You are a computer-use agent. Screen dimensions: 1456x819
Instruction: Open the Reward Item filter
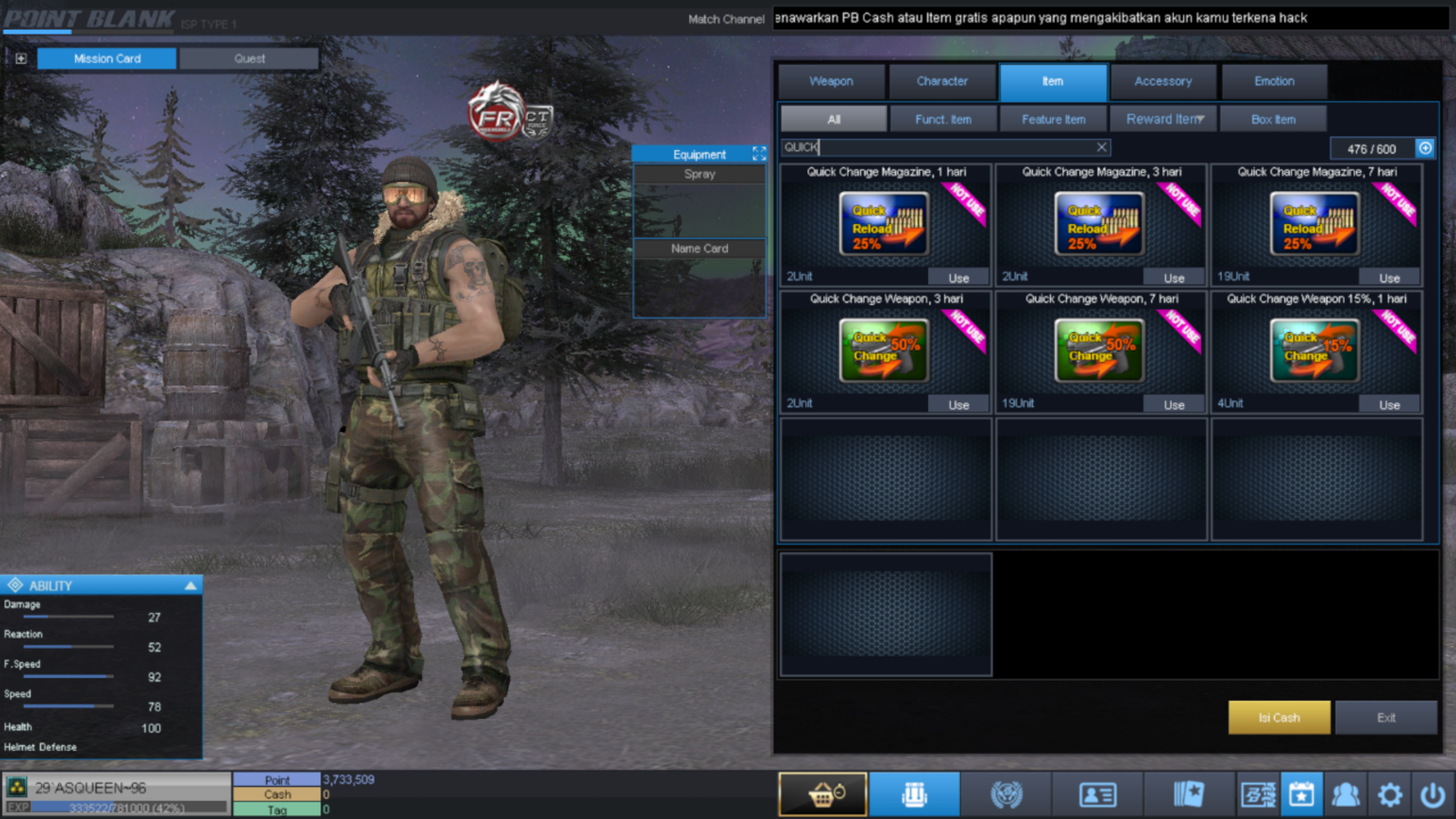point(1164,119)
